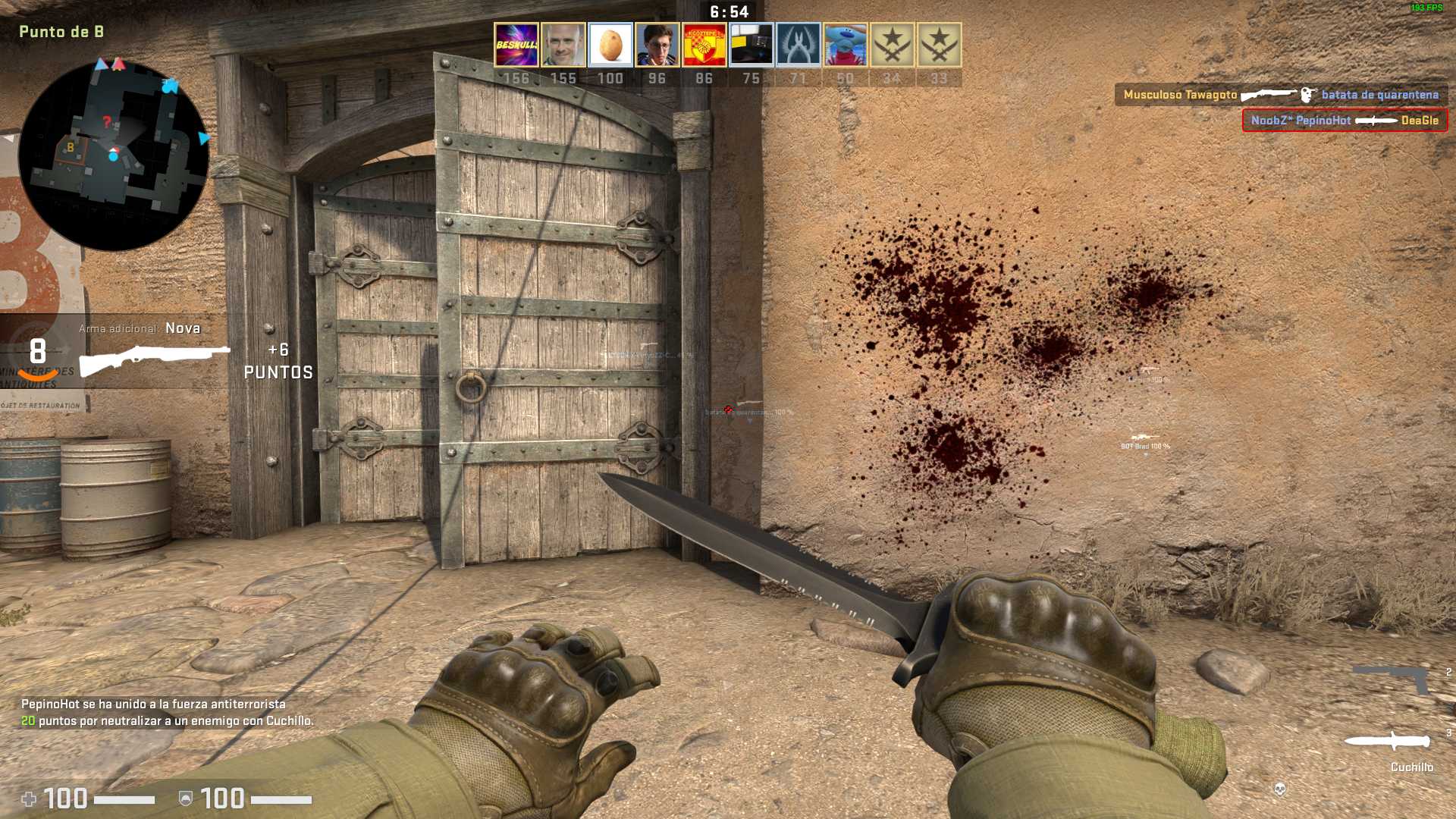This screenshot has height=819, width=1456.
Task: Choose the counter-terrorist logo avatar
Action: point(799,45)
